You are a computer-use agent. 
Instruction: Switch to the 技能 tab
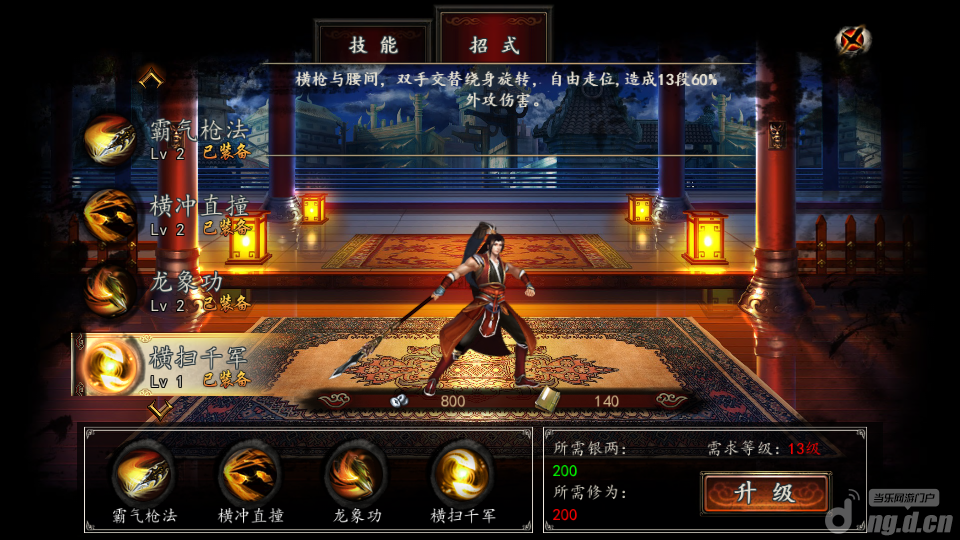click(373, 45)
